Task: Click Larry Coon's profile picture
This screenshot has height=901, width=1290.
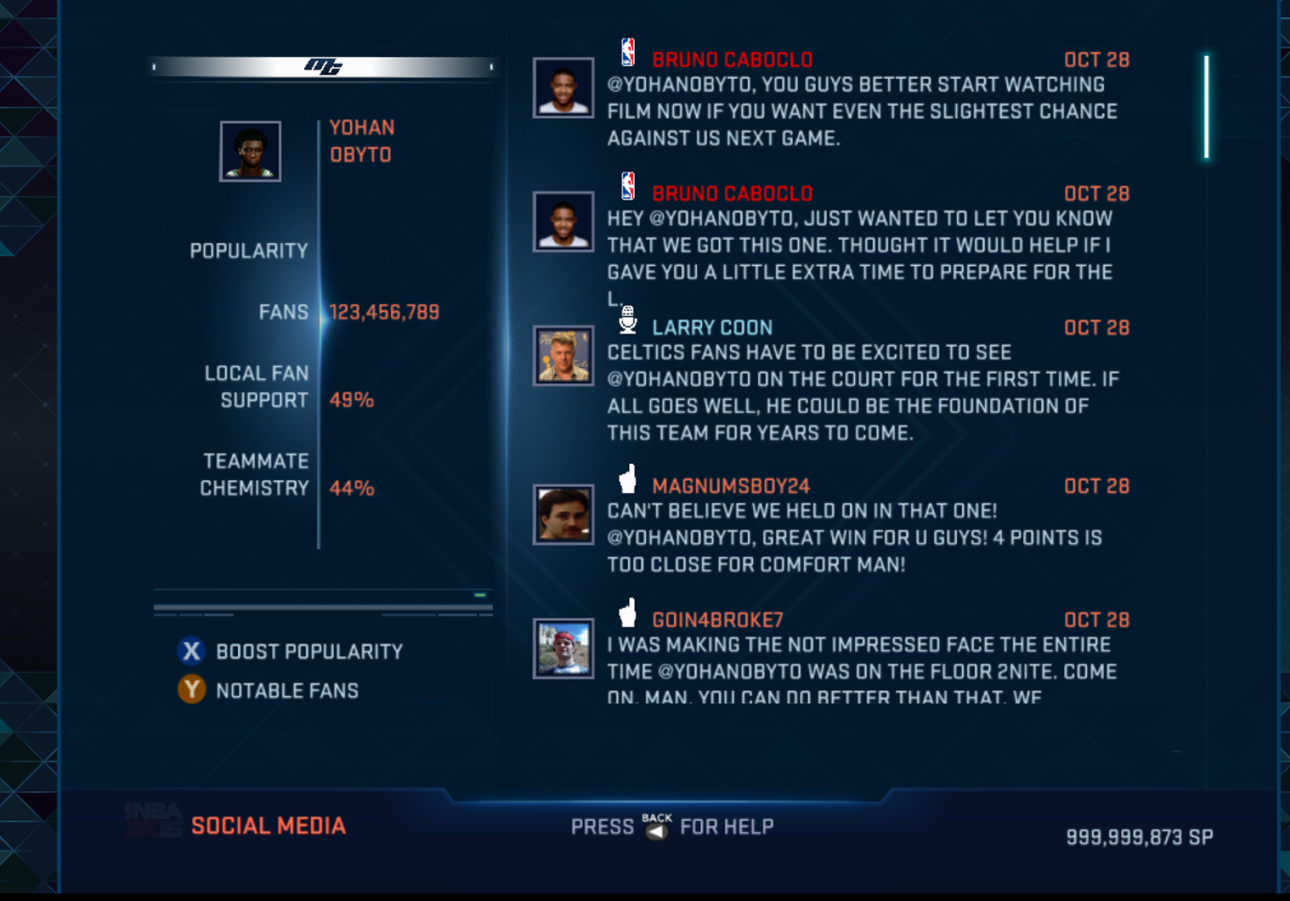Action: tap(563, 356)
